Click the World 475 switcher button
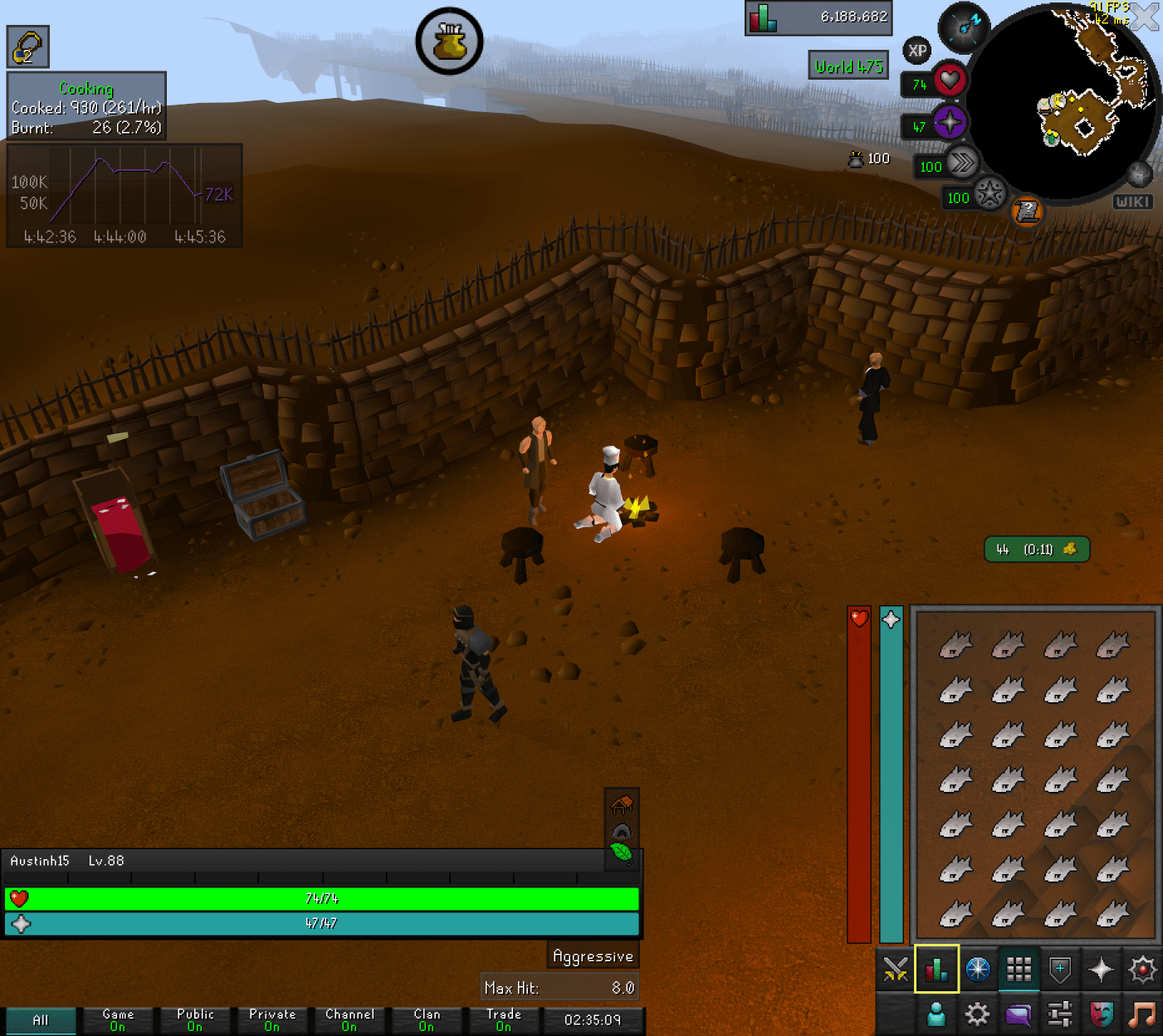The height and width of the screenshot is (1036, 1163). 848,66
